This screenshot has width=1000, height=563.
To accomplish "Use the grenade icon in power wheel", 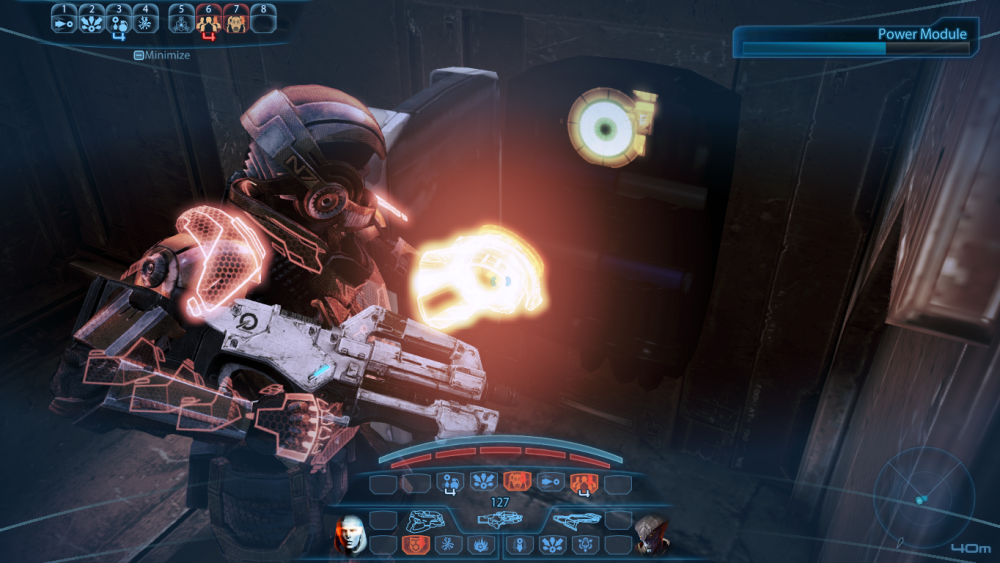I will 450,483.
